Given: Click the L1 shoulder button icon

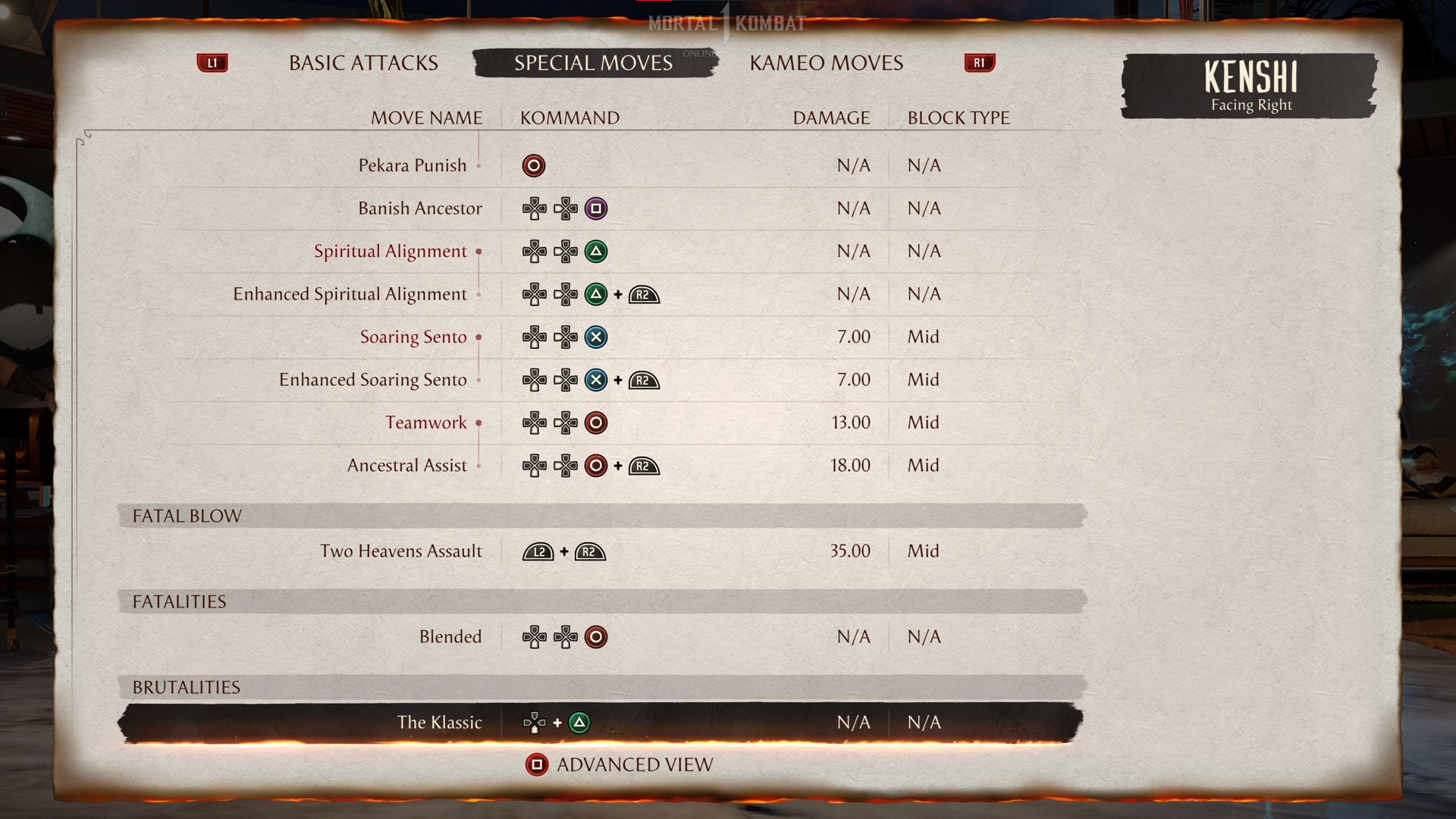Looking at the screenshot, I should coord(212,63).
